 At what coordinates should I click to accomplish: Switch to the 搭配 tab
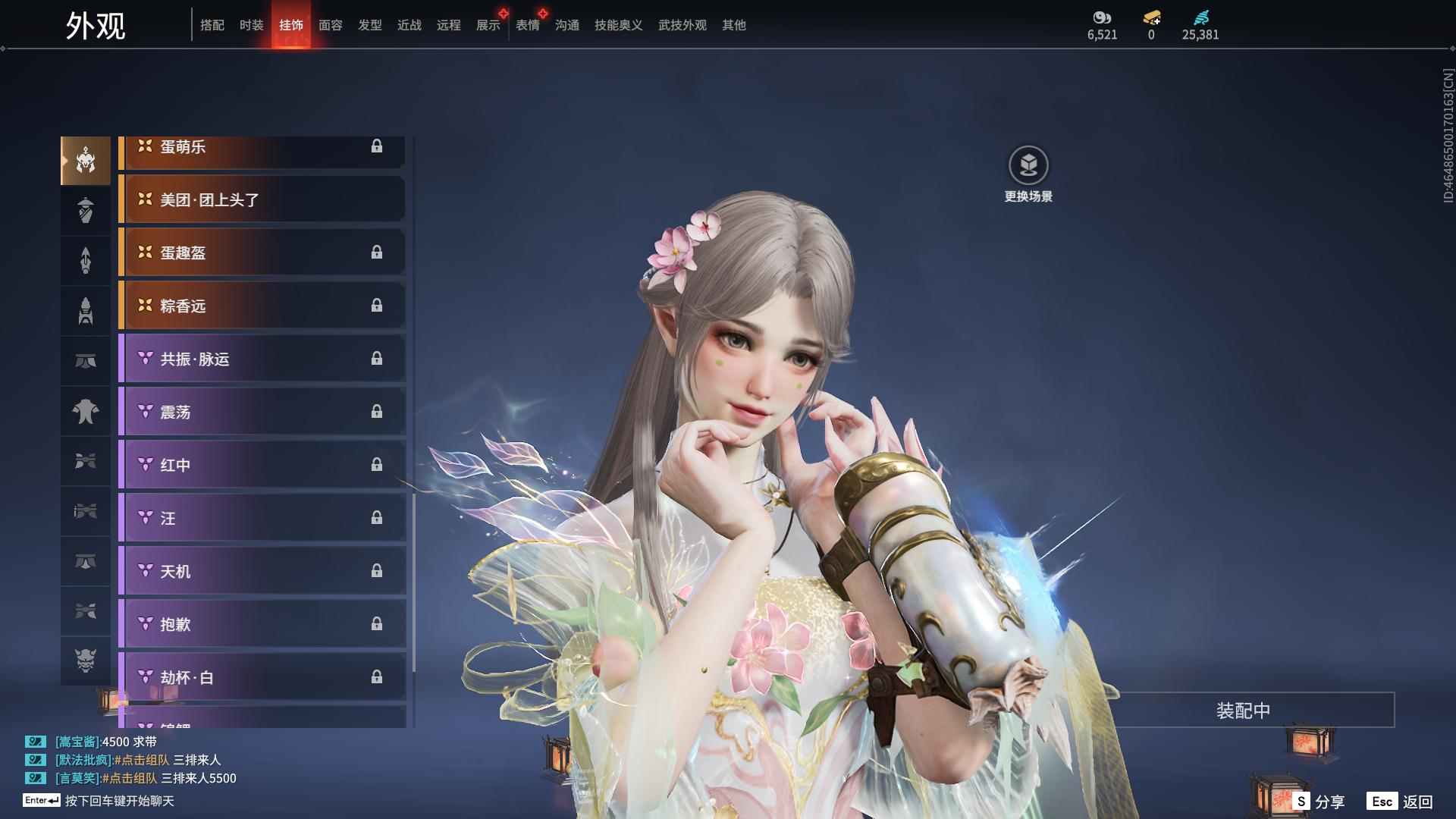212,25
